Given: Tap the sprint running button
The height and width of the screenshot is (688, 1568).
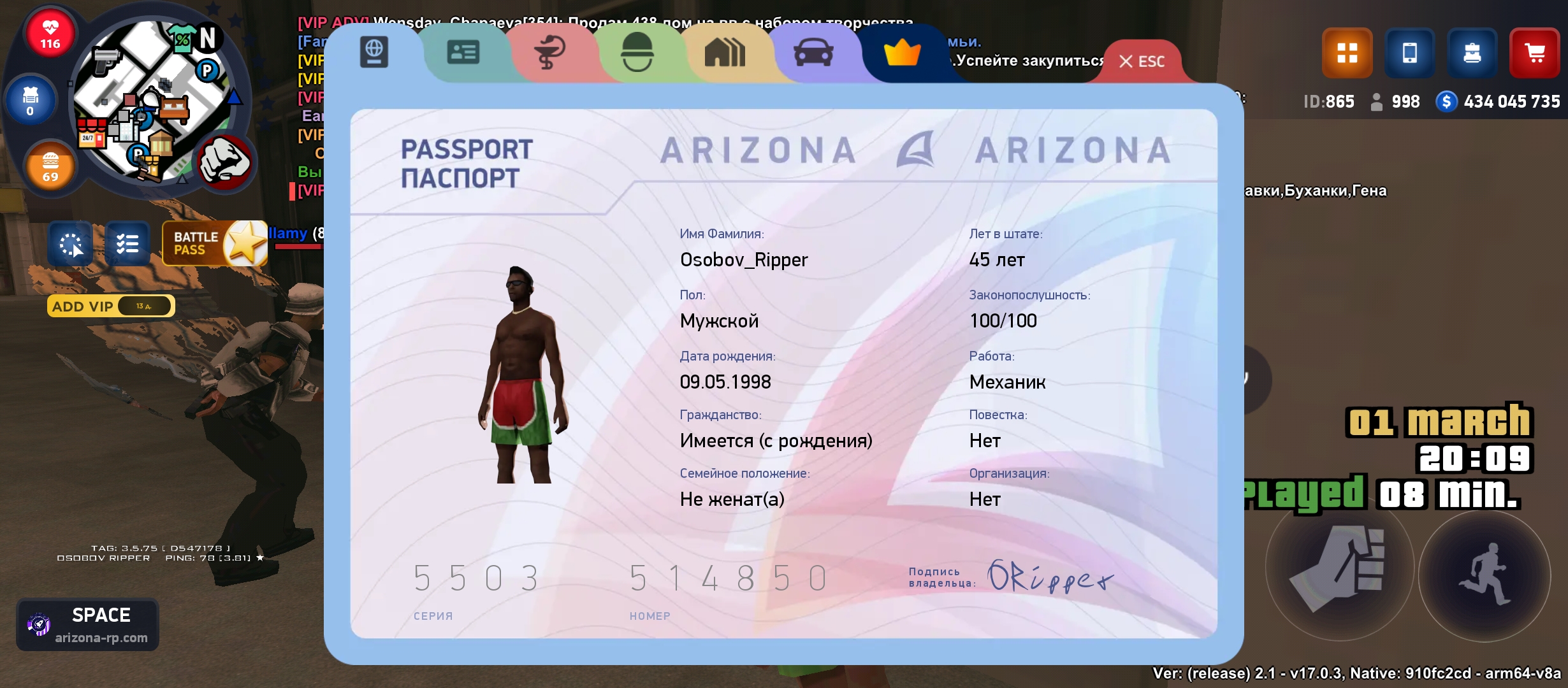Looking at the screenshot, I should [x=1485, y=575].
